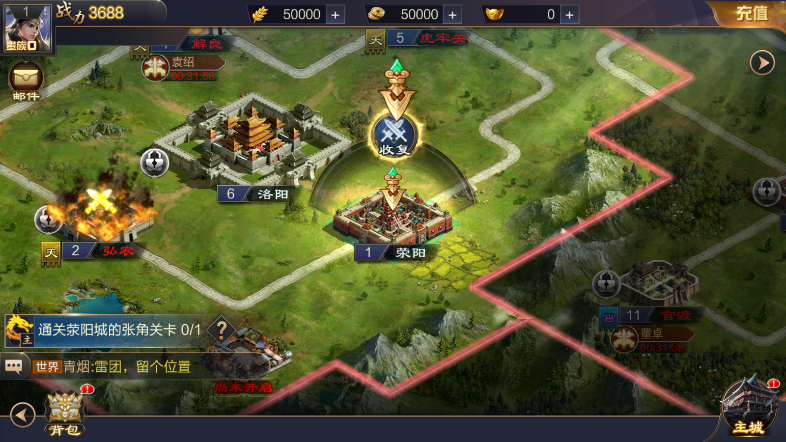Viewport: 786px width, 442px height.
Task: Open the 邮件 mailbox
Action: [x=26, y=79]
